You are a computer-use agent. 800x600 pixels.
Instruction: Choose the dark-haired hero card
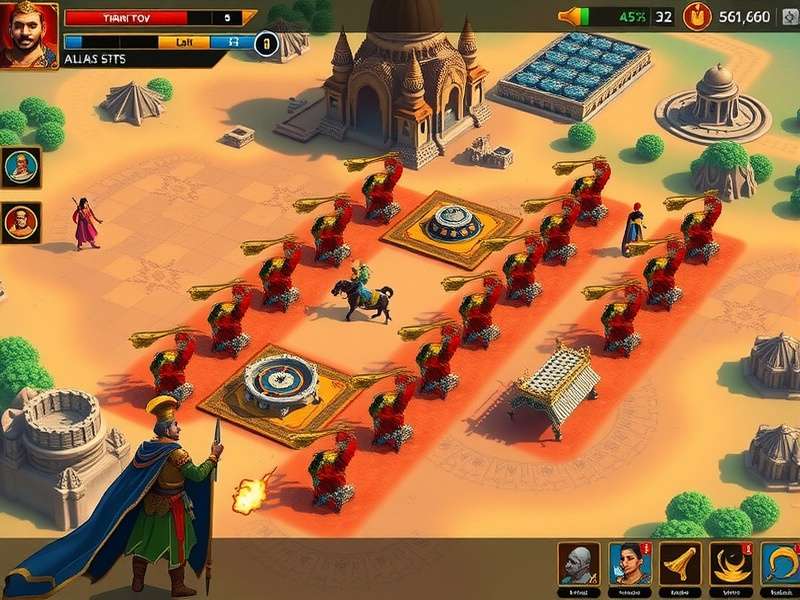630,563
